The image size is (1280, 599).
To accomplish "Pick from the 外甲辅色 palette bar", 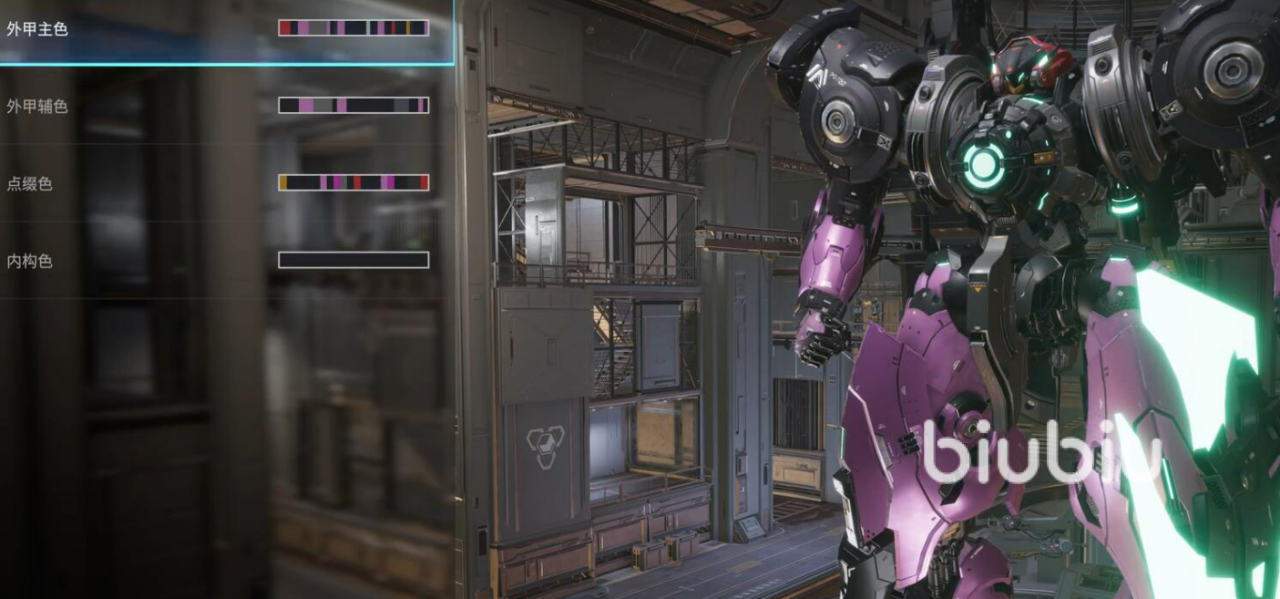I will [x=353, y=105].
